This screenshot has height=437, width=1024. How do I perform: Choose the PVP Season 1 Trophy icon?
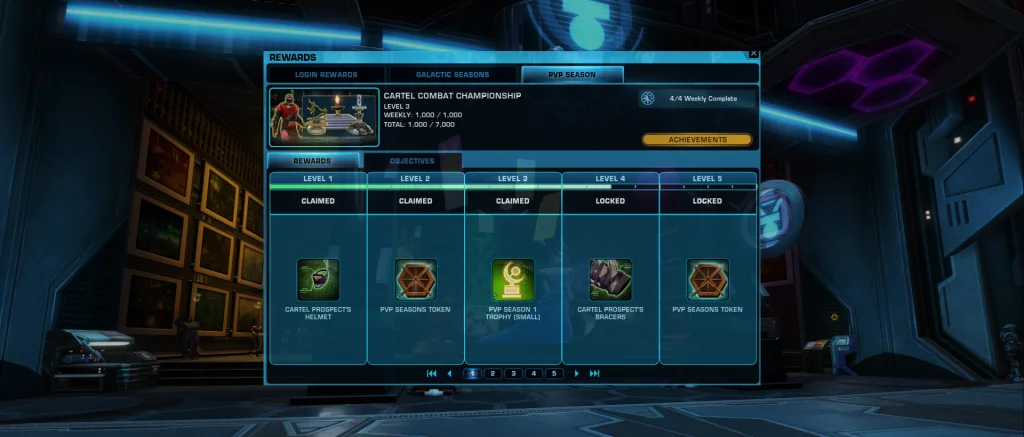coord(513,280)
